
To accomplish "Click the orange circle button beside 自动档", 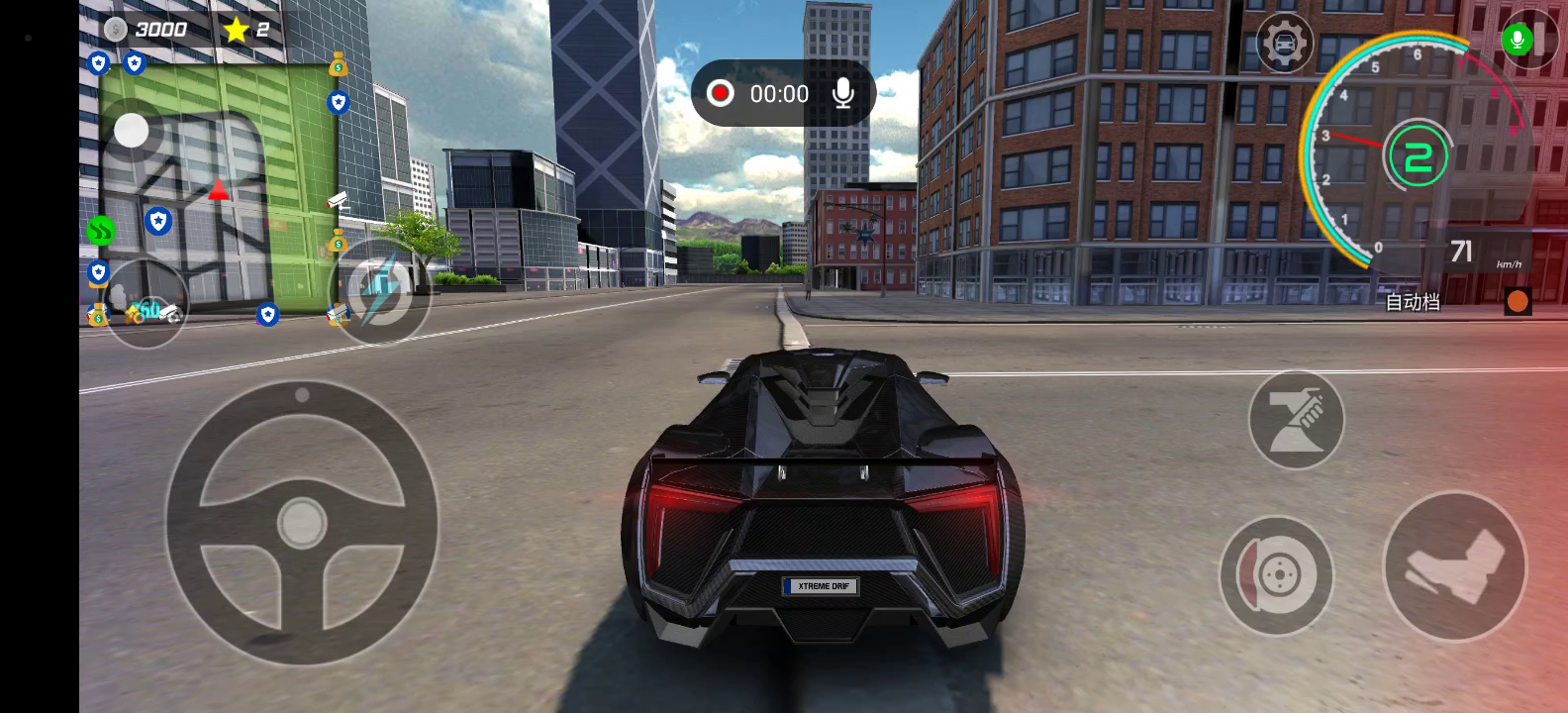I will [x=1518, y=301].
